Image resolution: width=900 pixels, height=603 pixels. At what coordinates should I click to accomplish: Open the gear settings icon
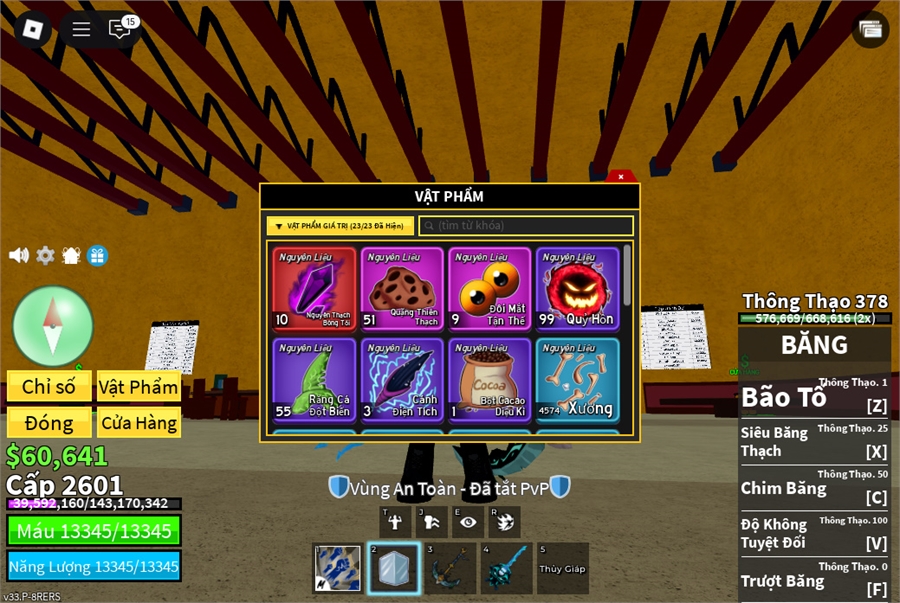tap(45, 255)
